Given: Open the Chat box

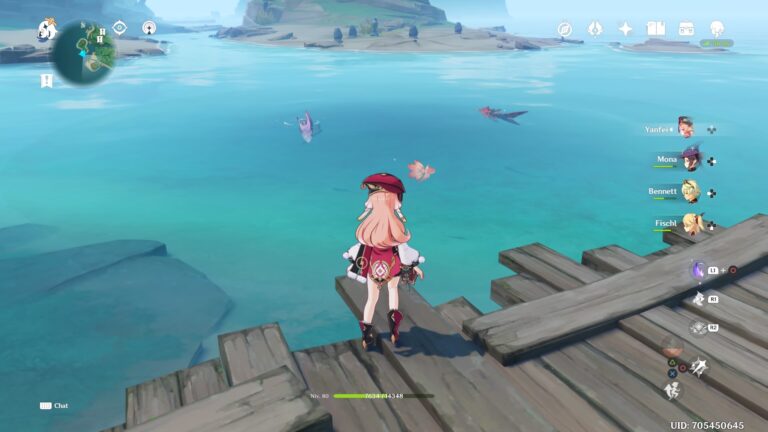Looking at the screenshot, I should click(x=54, y=406).
